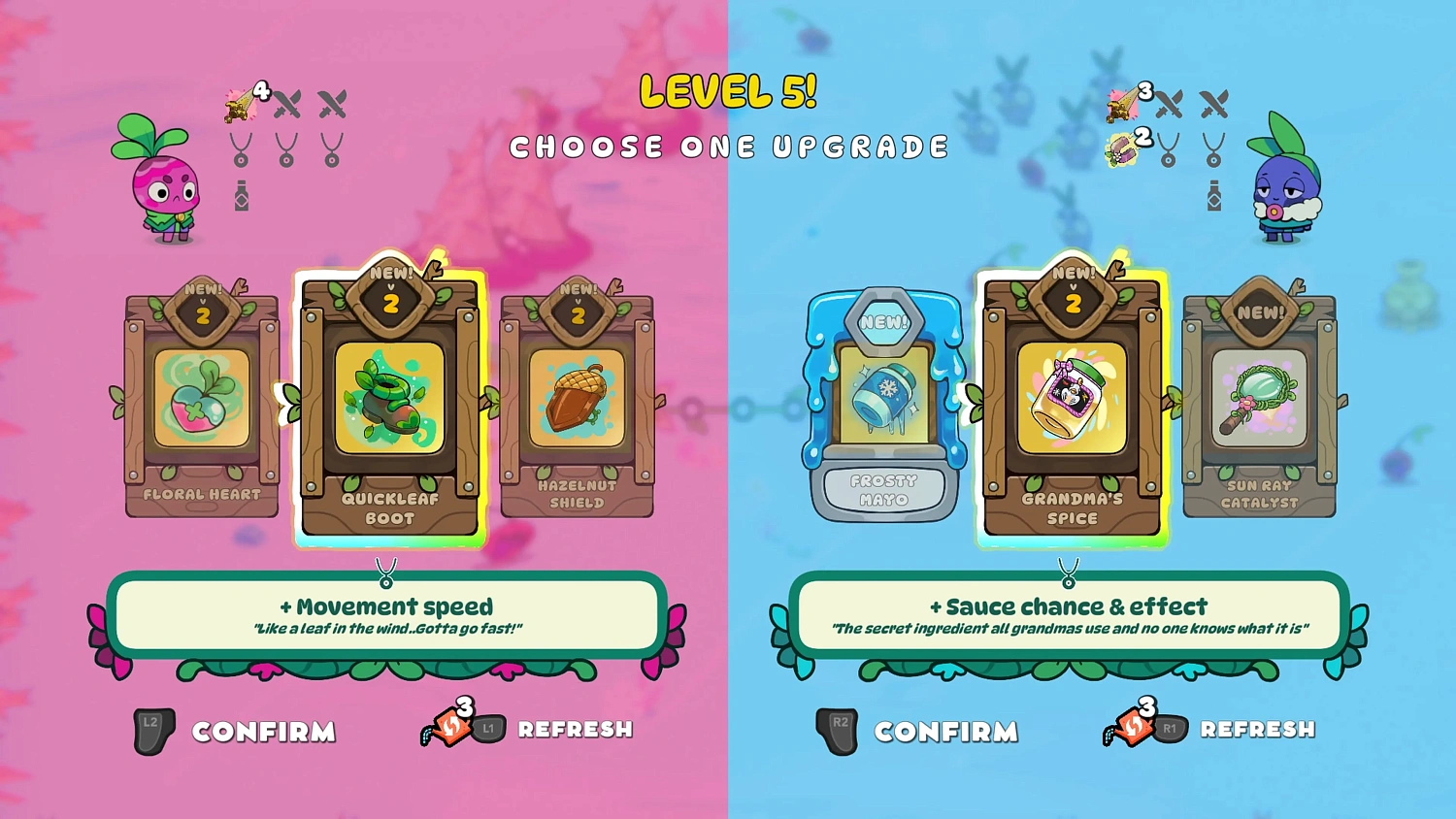Click the CHOOSE ONE UPGRADE header text
Viewport: 1456px width, 819px height.
click(730, 147)
